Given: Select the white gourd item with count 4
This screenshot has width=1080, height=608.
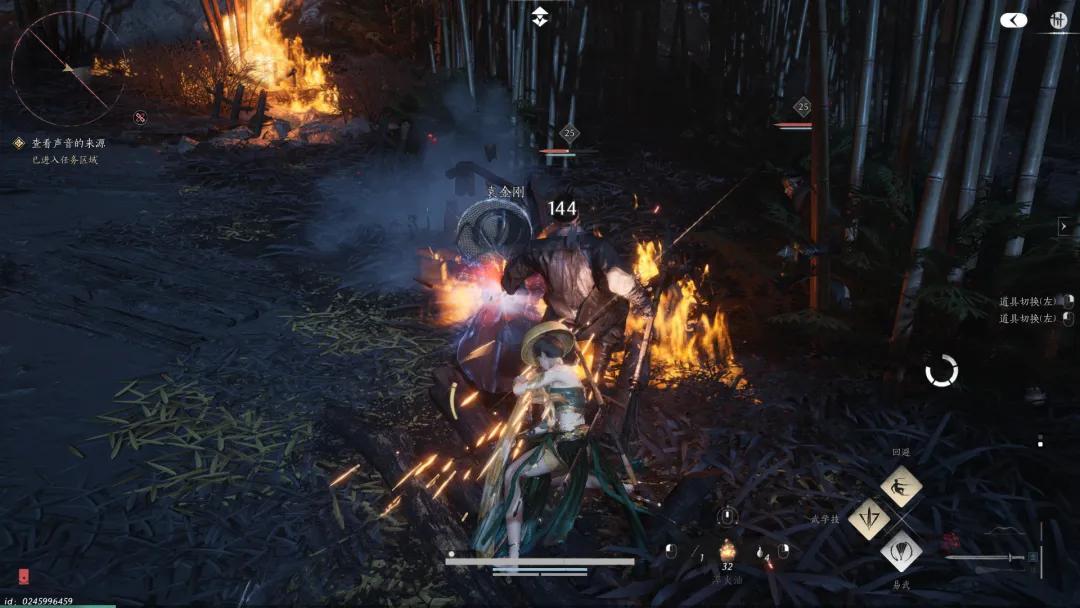Looking at the screenshot, I should (x=764, y=551).
